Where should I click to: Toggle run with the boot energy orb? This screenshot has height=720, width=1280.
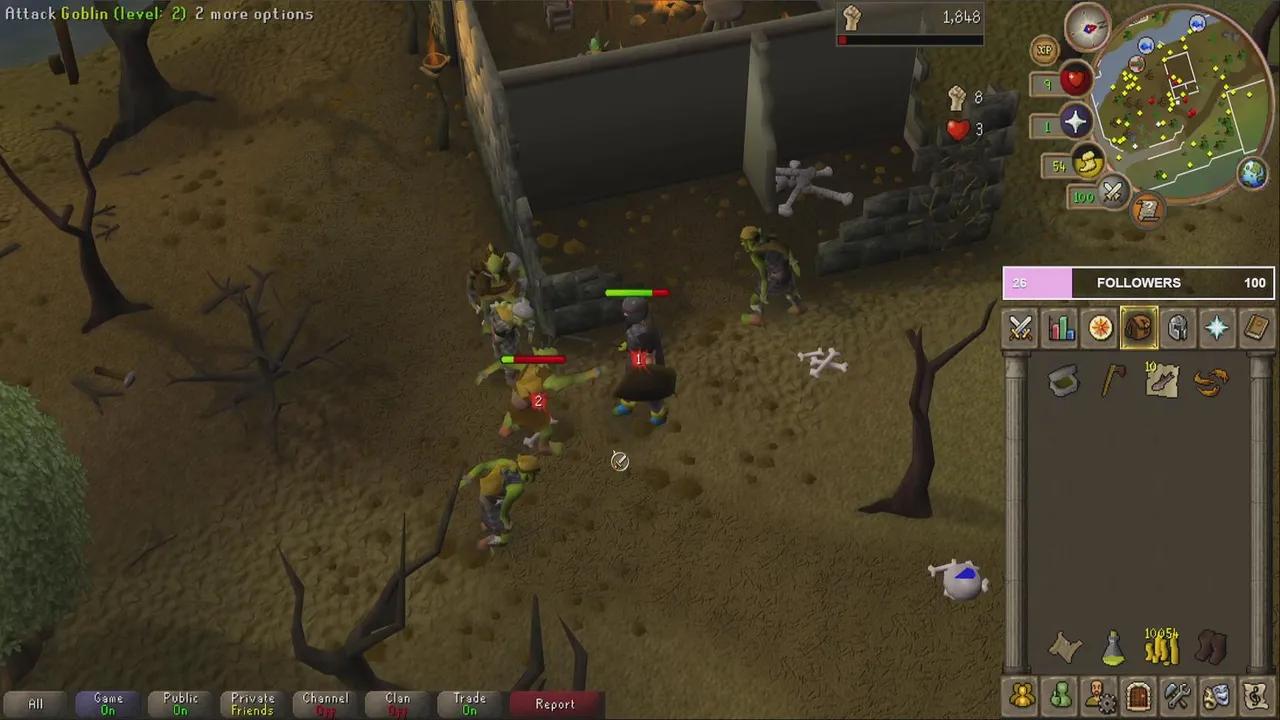(1089, 162)
